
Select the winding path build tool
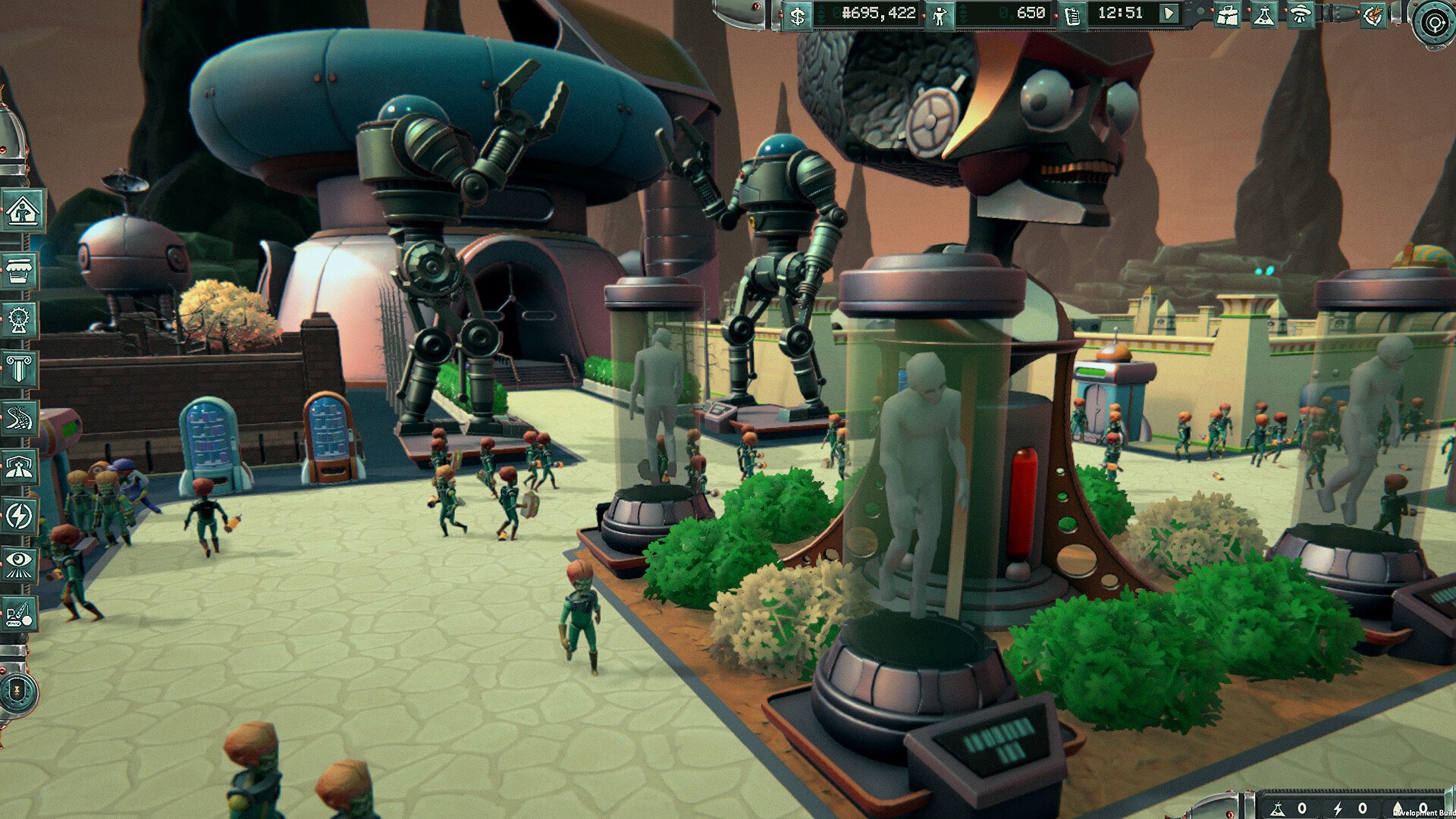19,418
